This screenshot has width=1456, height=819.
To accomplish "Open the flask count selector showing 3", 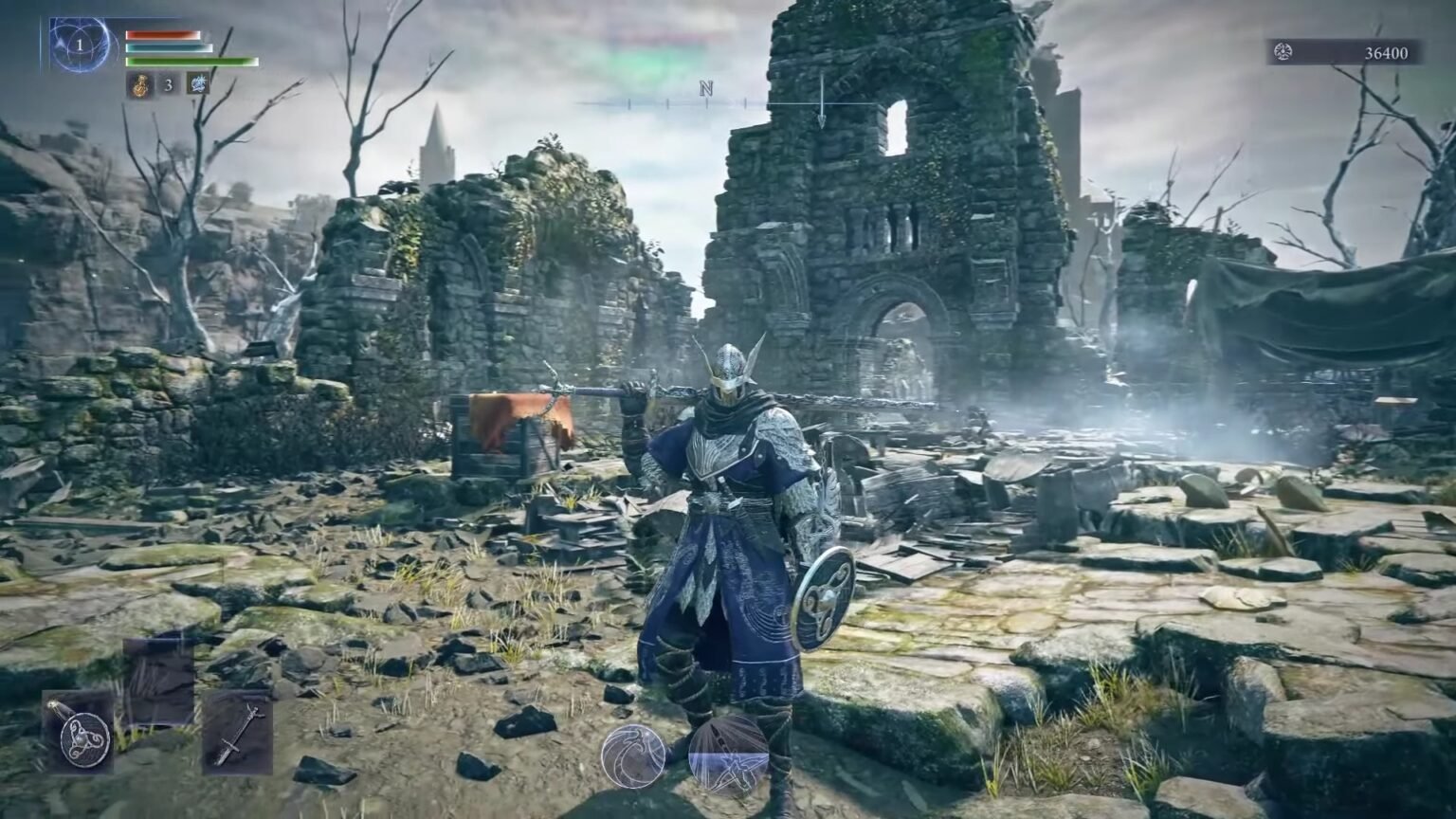I will (x=169, y=85).
